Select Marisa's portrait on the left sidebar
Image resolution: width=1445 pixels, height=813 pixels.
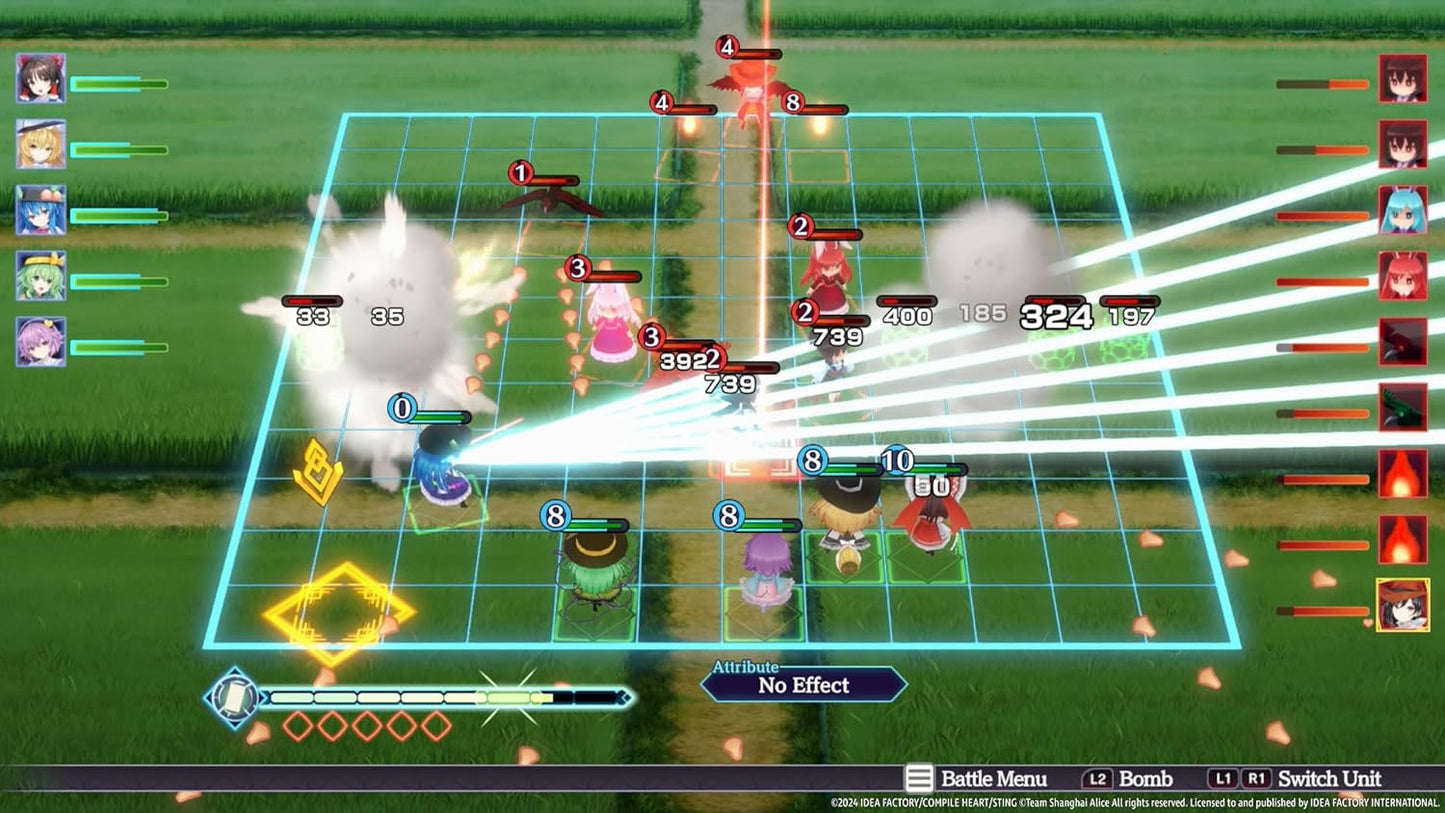point(40,143)
